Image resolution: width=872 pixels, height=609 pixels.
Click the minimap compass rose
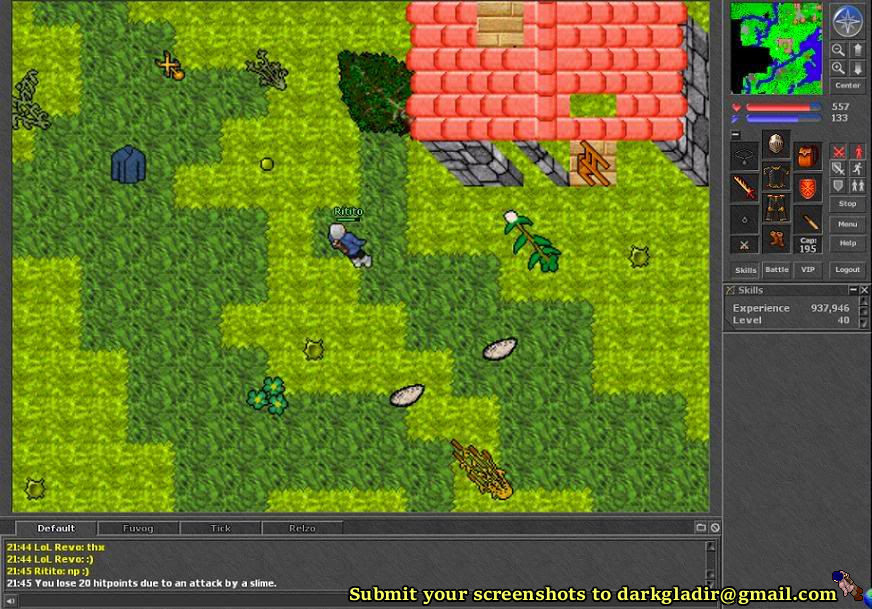point(847,21)
